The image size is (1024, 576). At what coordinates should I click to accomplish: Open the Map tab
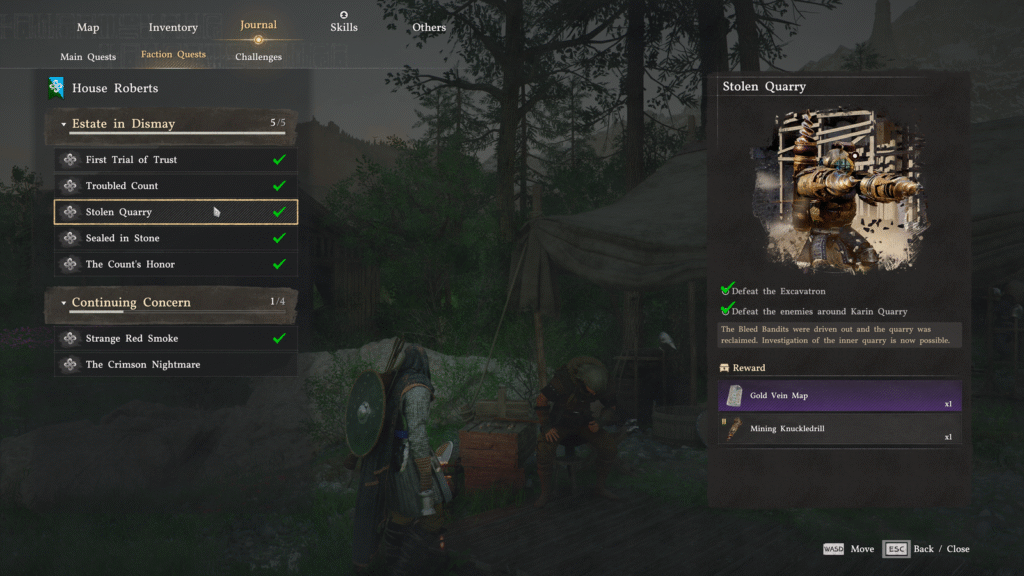click(x=88, y=27)
